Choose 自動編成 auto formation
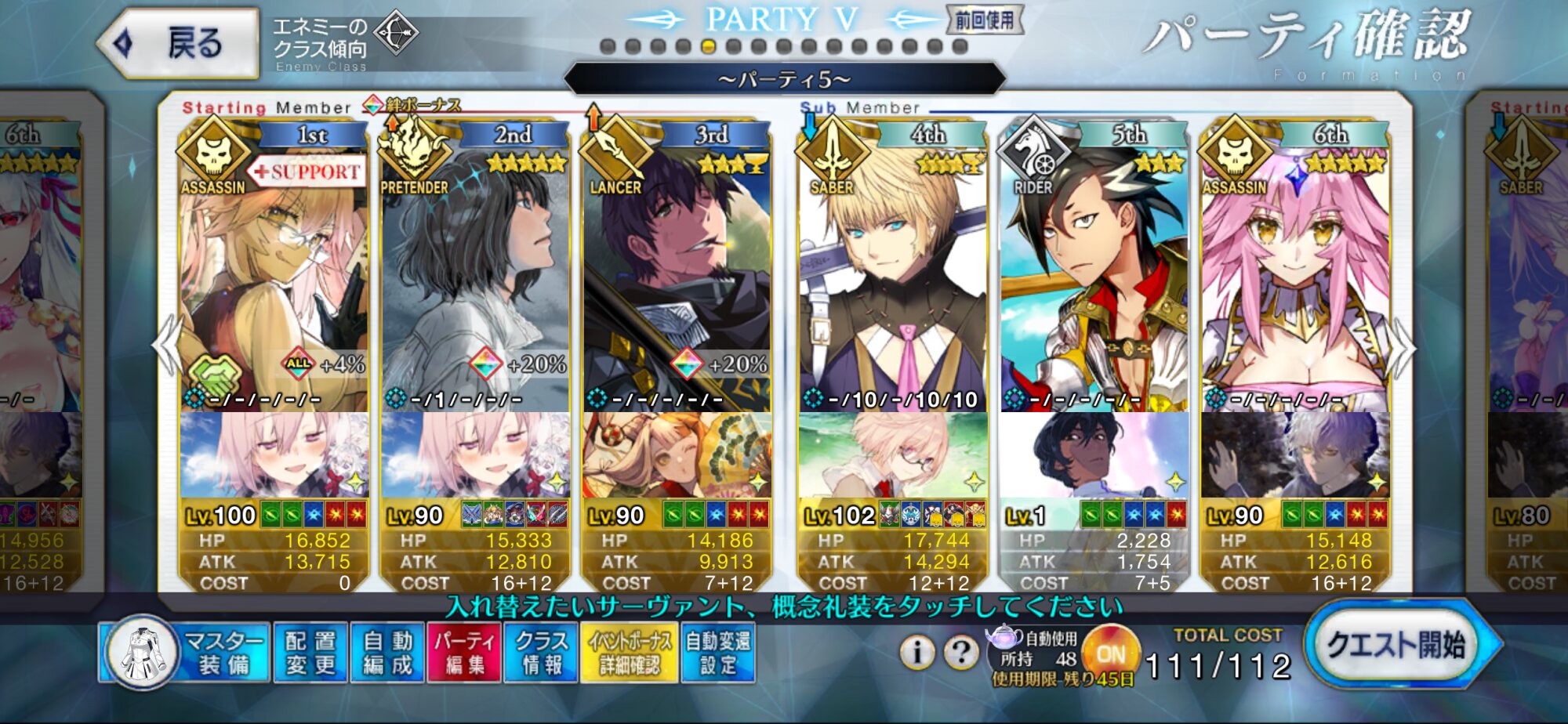The height and width of the screenshot is (724, 1568). 387,653
